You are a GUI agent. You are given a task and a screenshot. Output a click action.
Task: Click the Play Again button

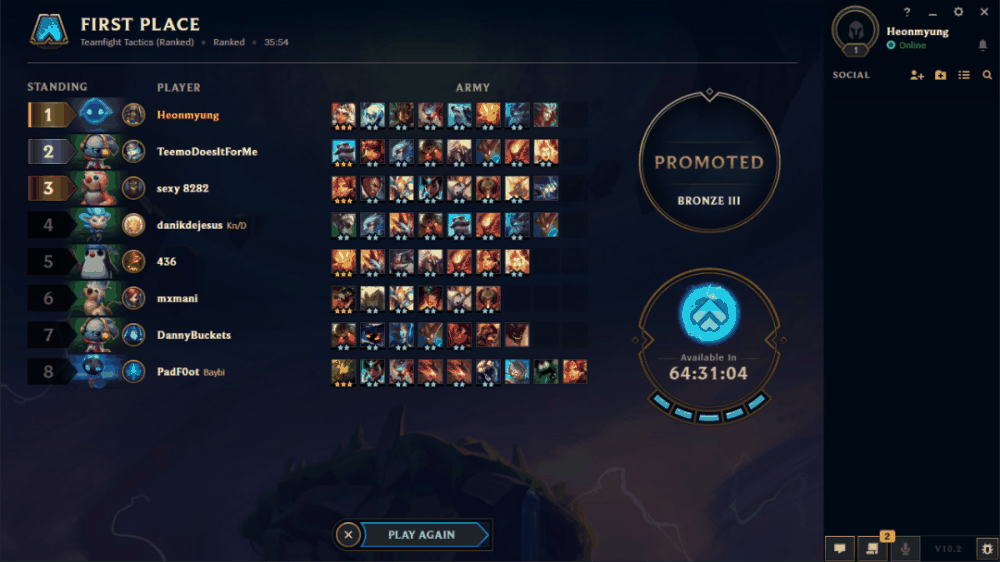421,535
